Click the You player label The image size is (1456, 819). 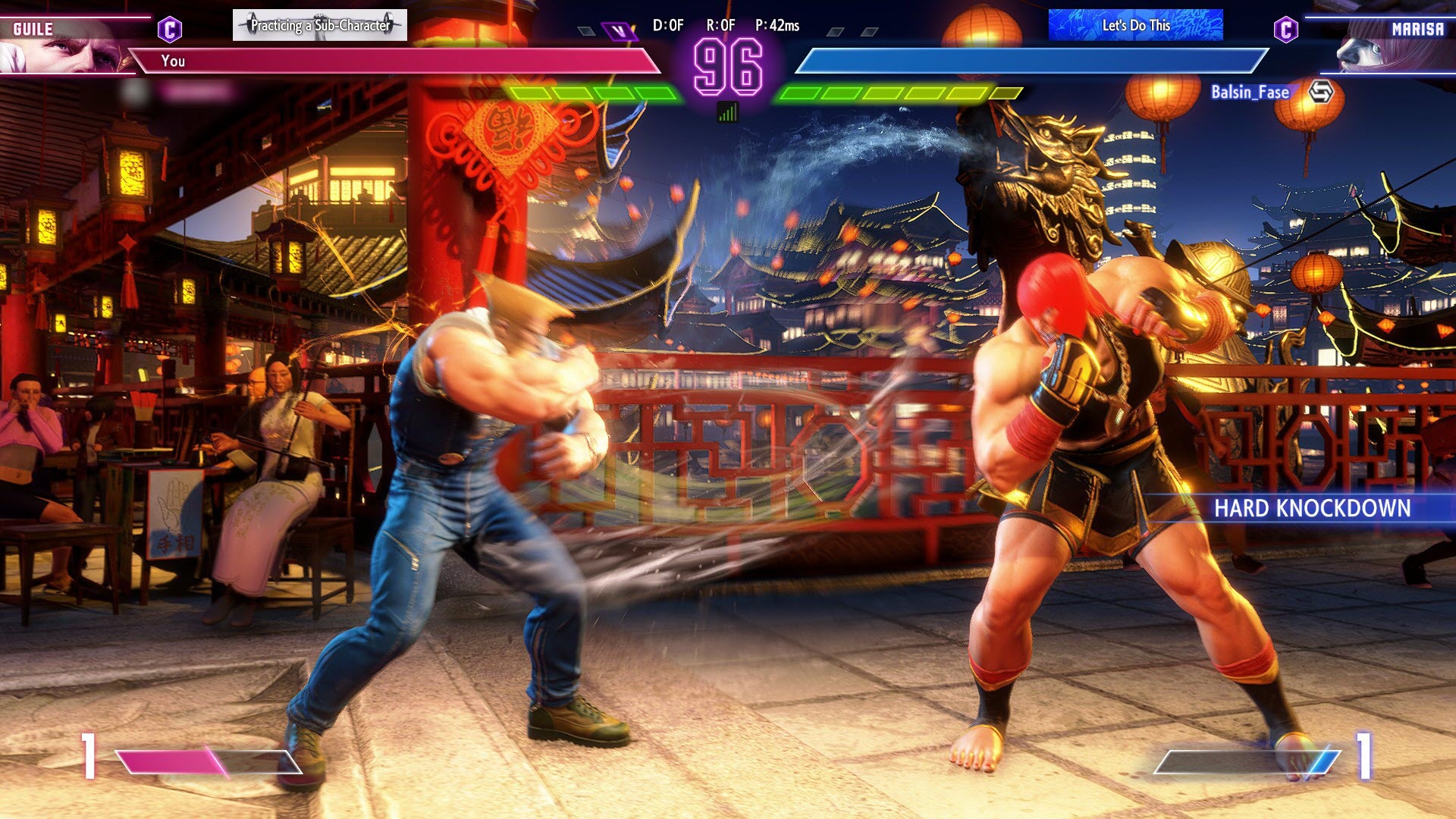click(x=174, y=61)
